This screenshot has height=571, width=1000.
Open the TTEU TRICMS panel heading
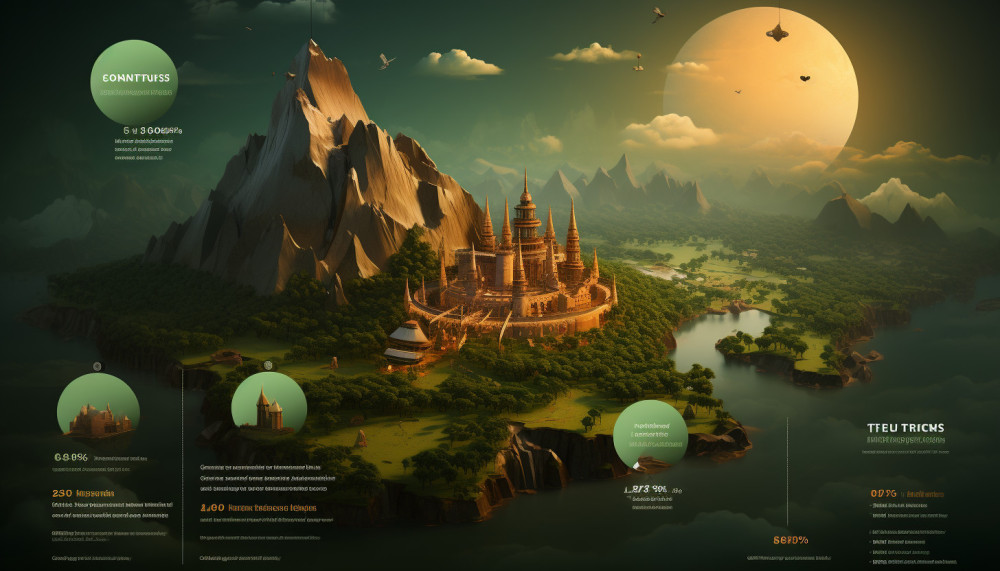coord(905,428)
